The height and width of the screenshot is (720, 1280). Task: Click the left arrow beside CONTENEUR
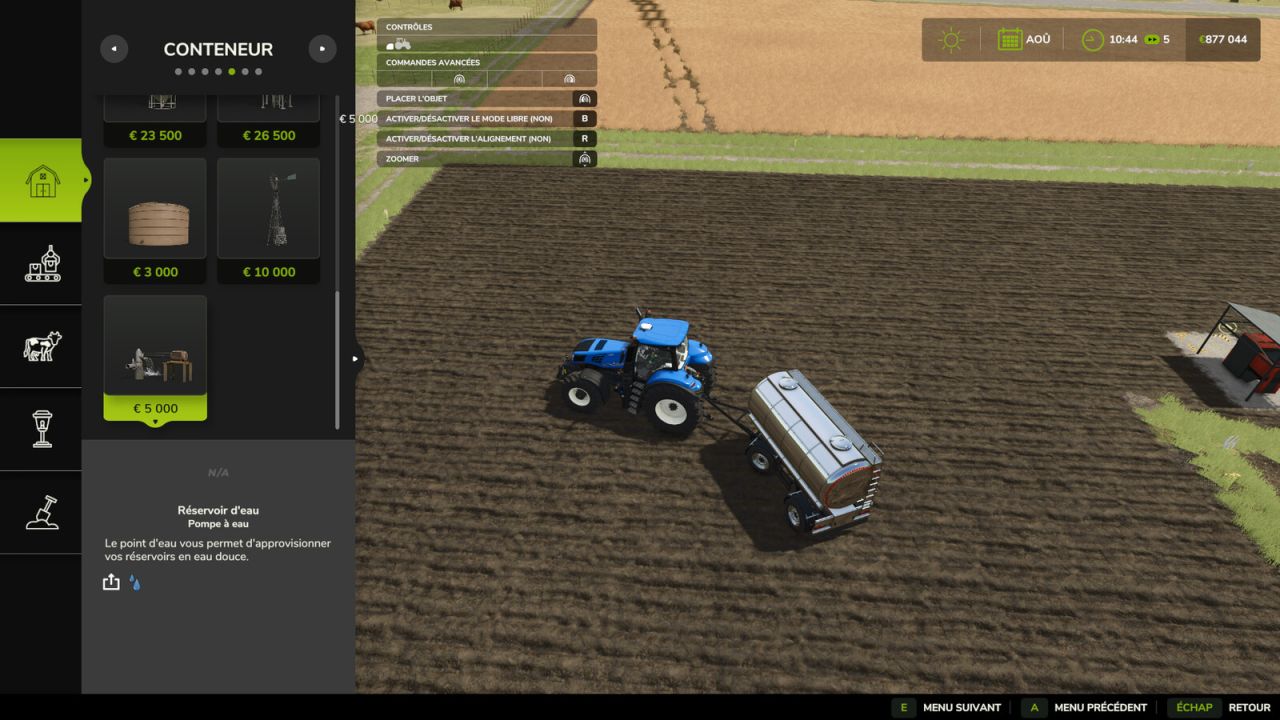click(x=114, y=48)
